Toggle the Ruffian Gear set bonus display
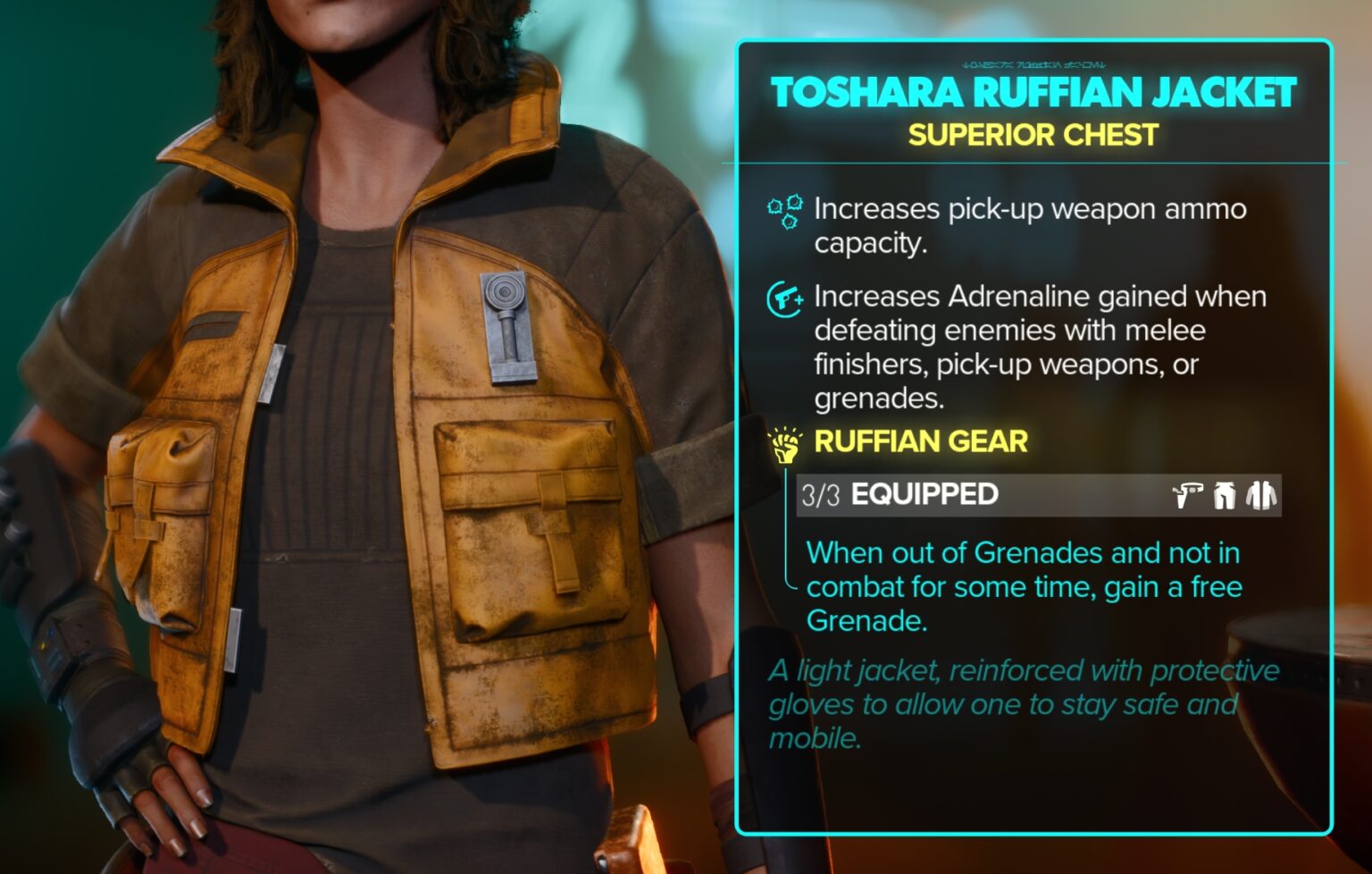The height and width of the screenshot is (874, 1372). click(x=921, y=441)
